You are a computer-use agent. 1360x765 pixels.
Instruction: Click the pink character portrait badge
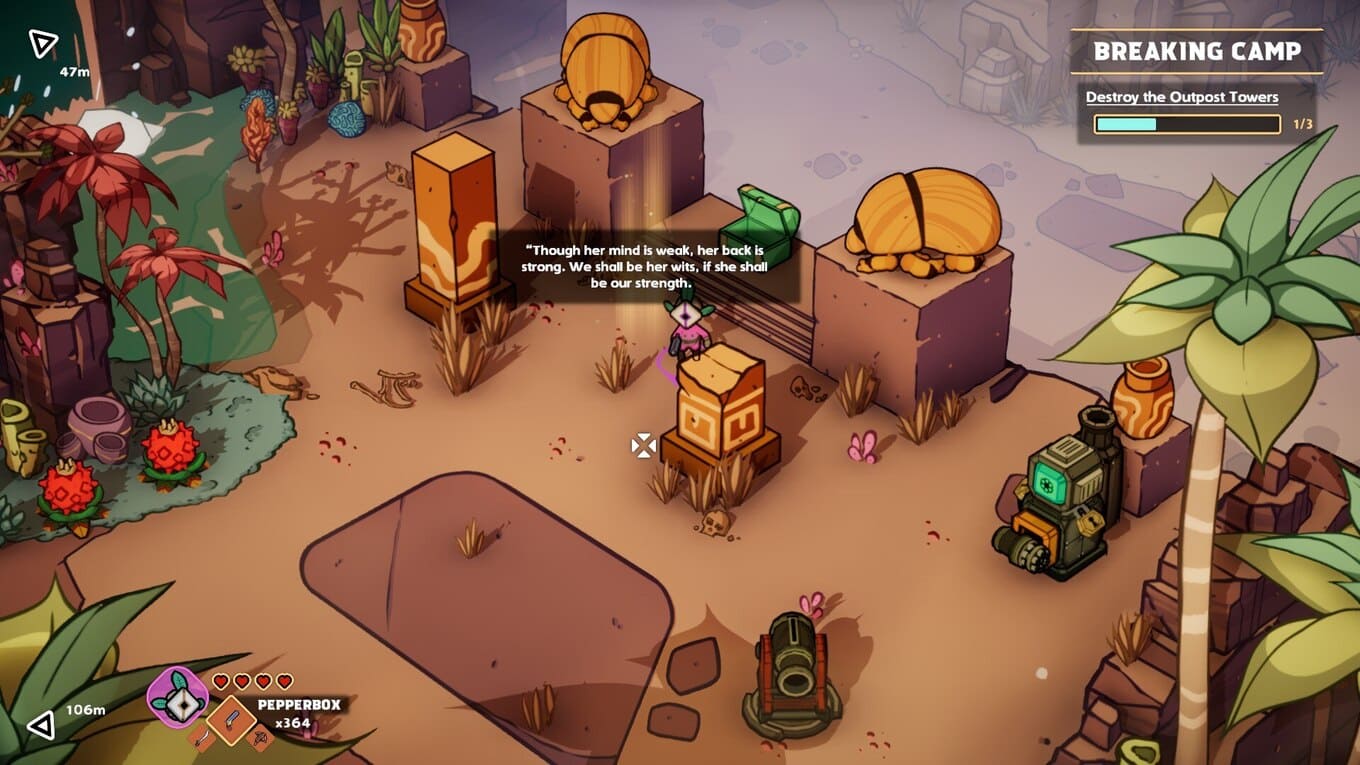click(178, 696)
